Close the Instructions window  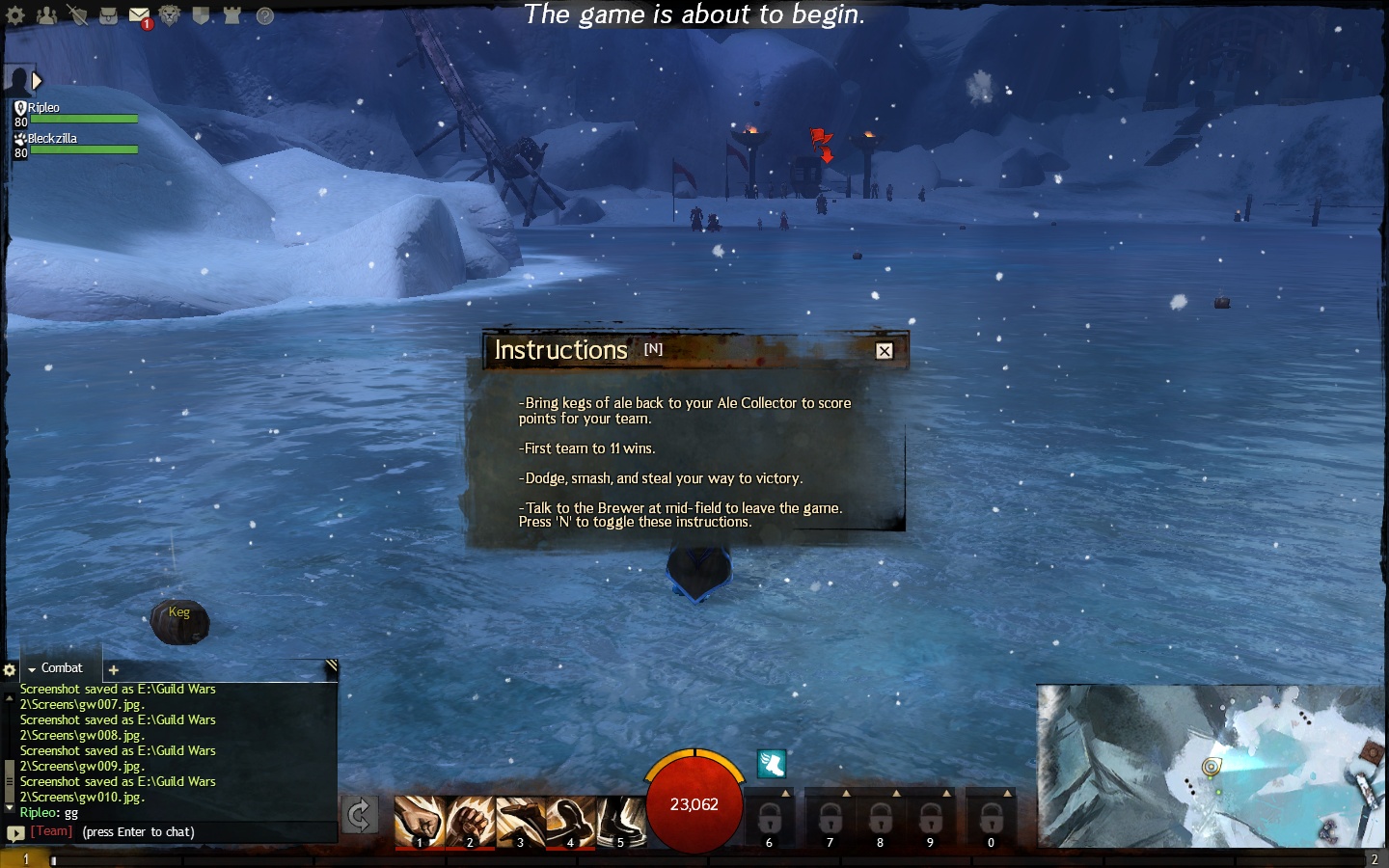coord(884,351)
